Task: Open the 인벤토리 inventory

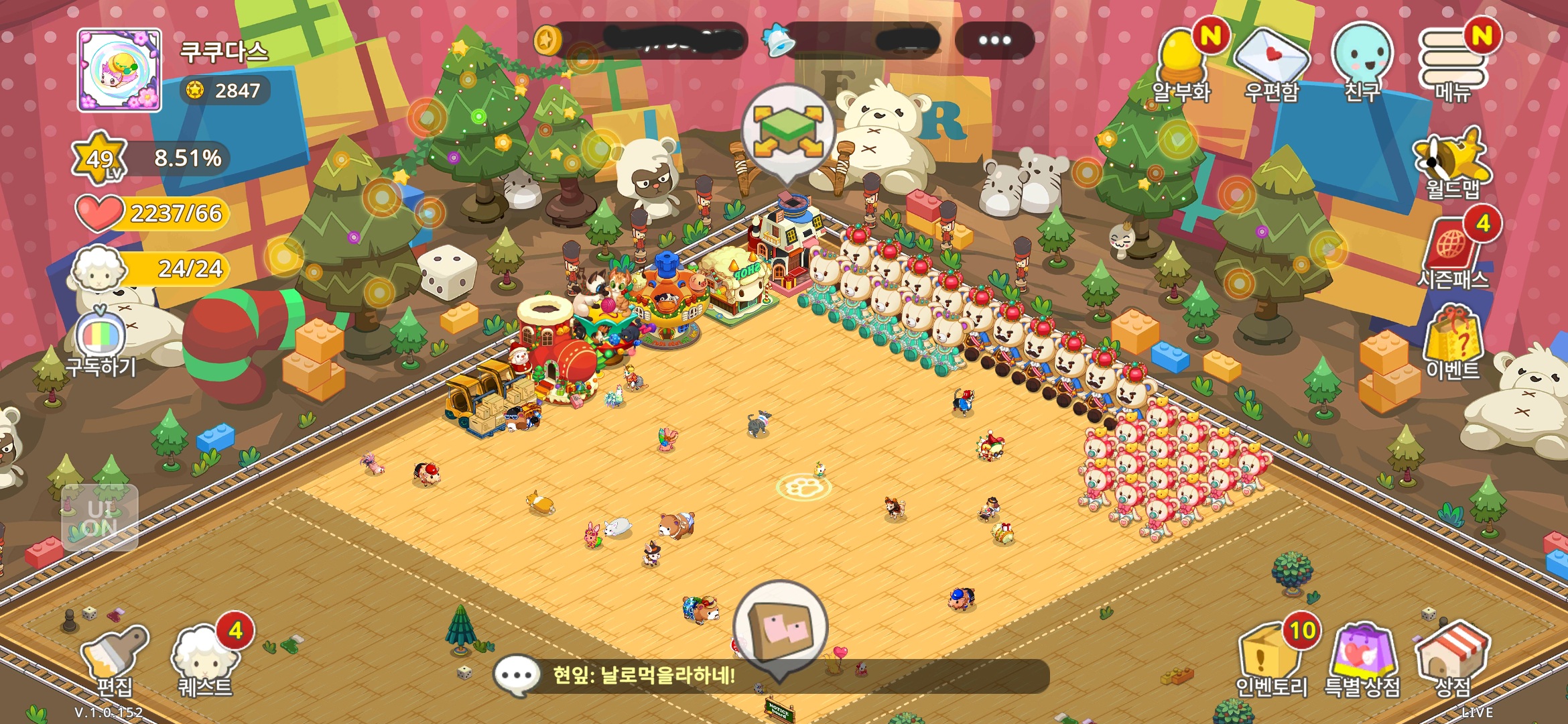Action: coord(1270,660)
